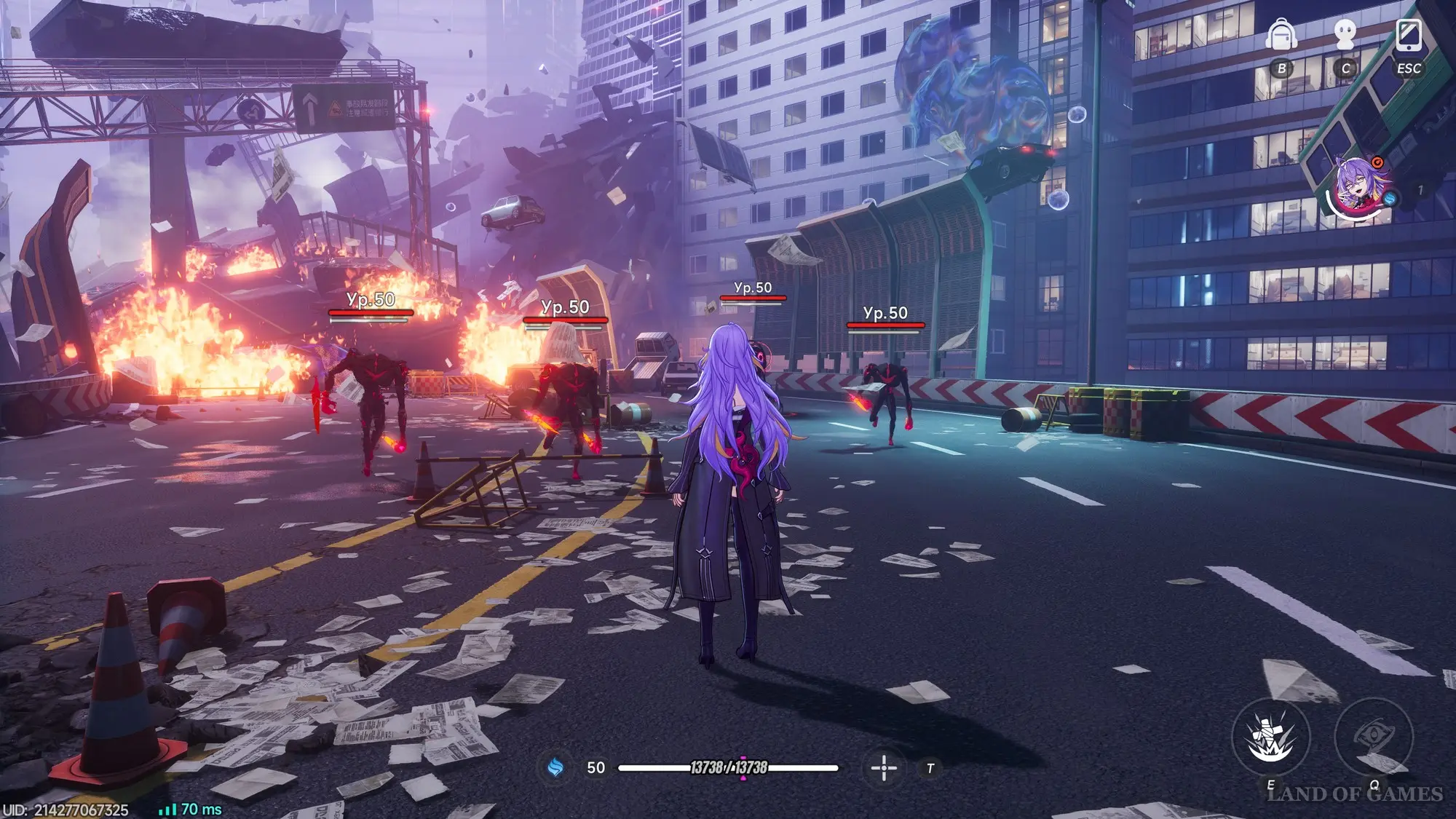Open the backpack inventory icon
The image size is (1456, 819).
click(1281, 35)
